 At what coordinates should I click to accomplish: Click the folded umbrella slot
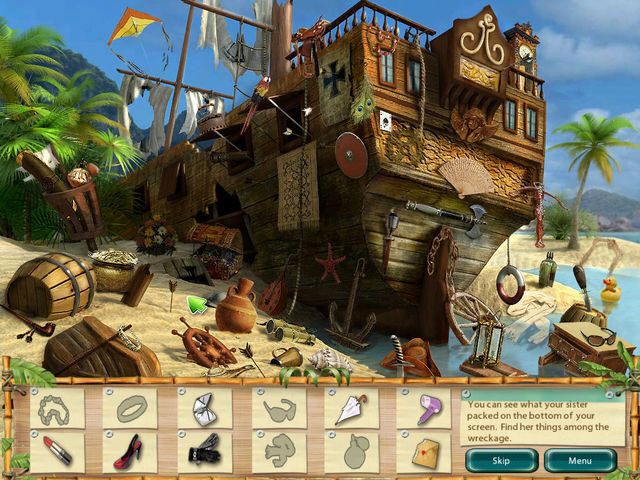tap(351, 409)
